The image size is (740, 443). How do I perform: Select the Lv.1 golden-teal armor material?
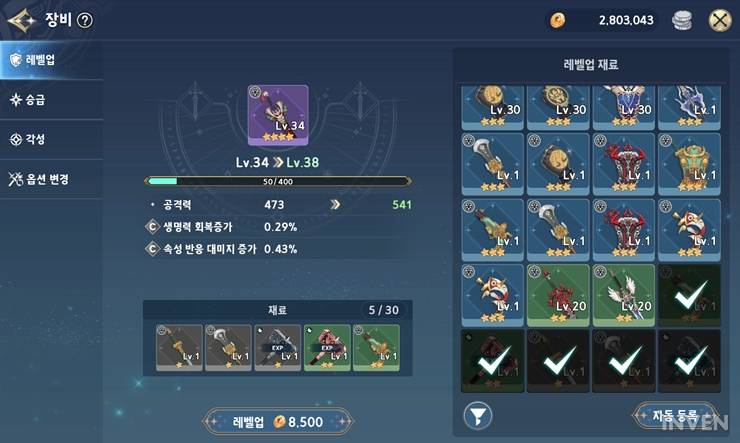[x=689, y=163]
